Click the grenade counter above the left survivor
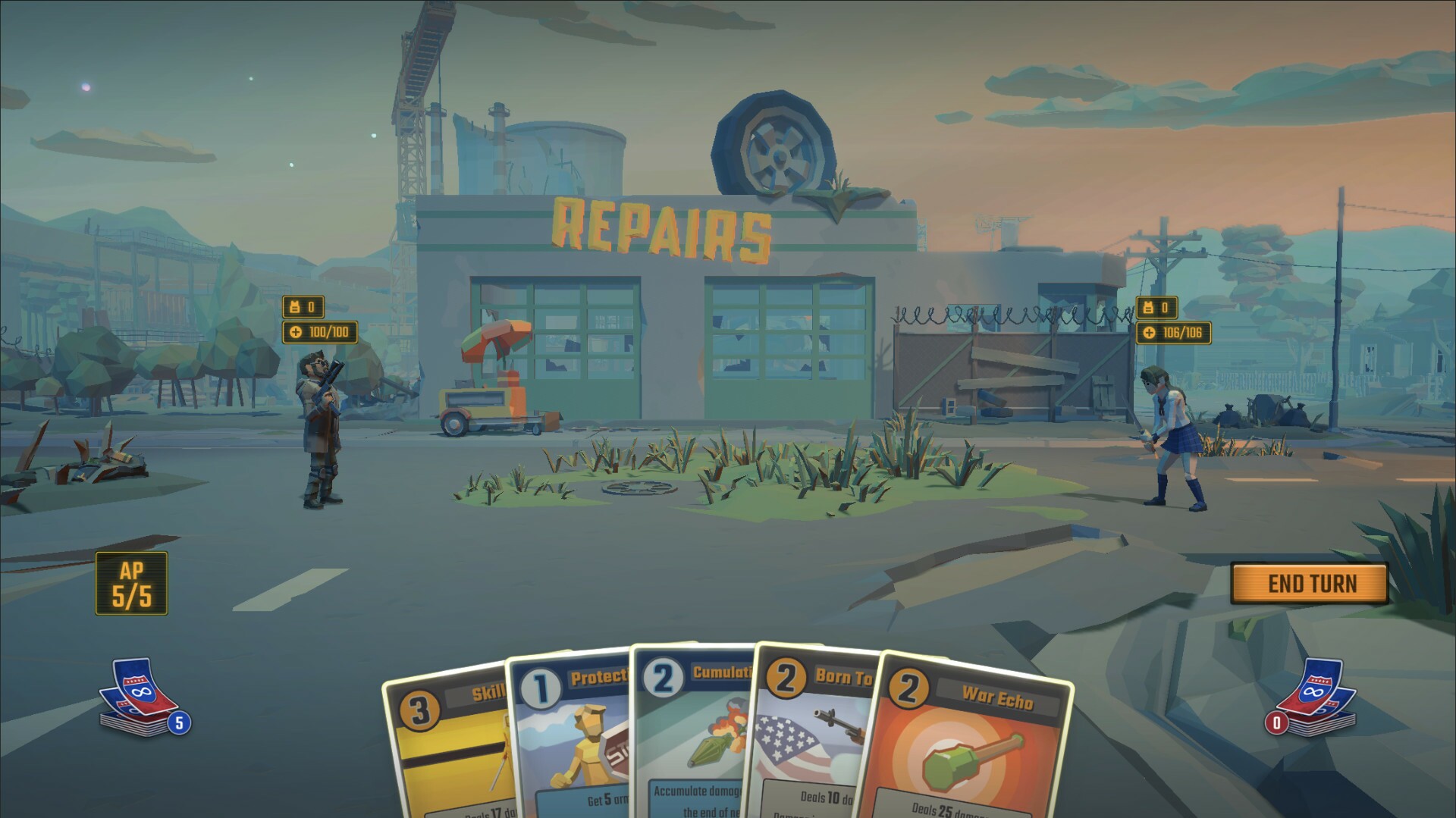1456x818 pixels. 303,308
